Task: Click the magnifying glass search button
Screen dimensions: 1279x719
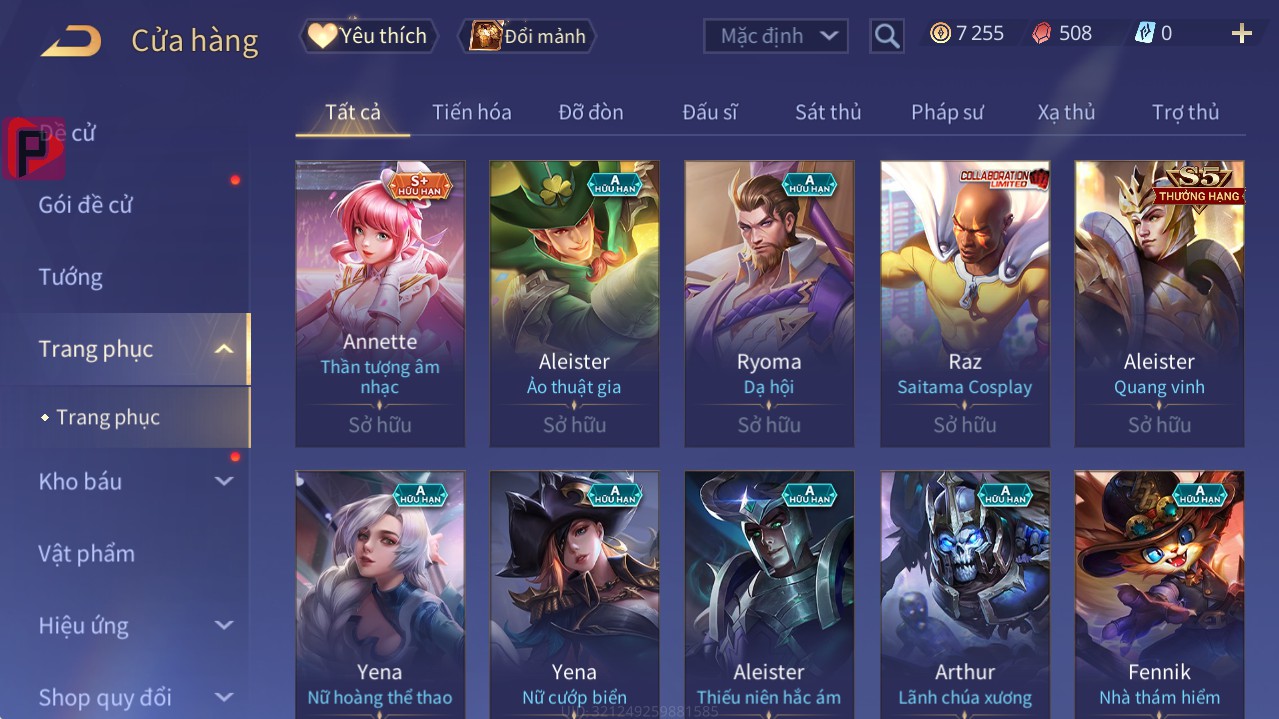Action: (887, 36)
